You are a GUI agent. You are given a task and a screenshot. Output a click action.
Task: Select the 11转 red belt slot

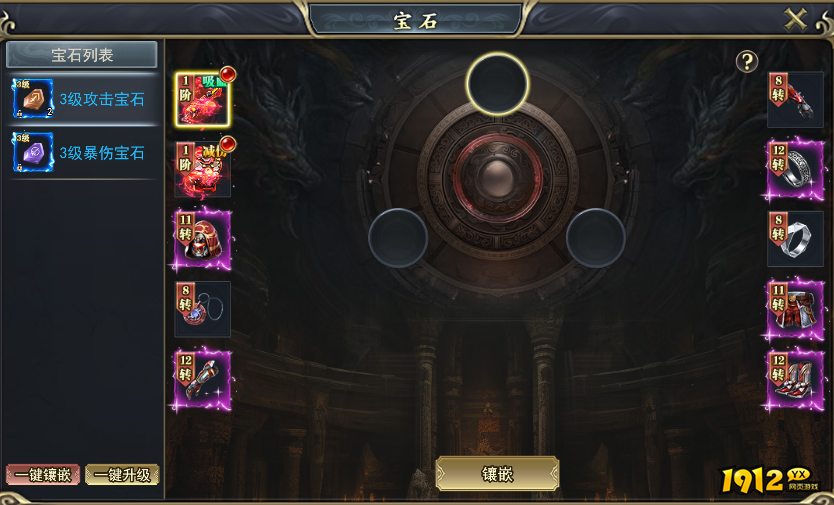point(795,309)
